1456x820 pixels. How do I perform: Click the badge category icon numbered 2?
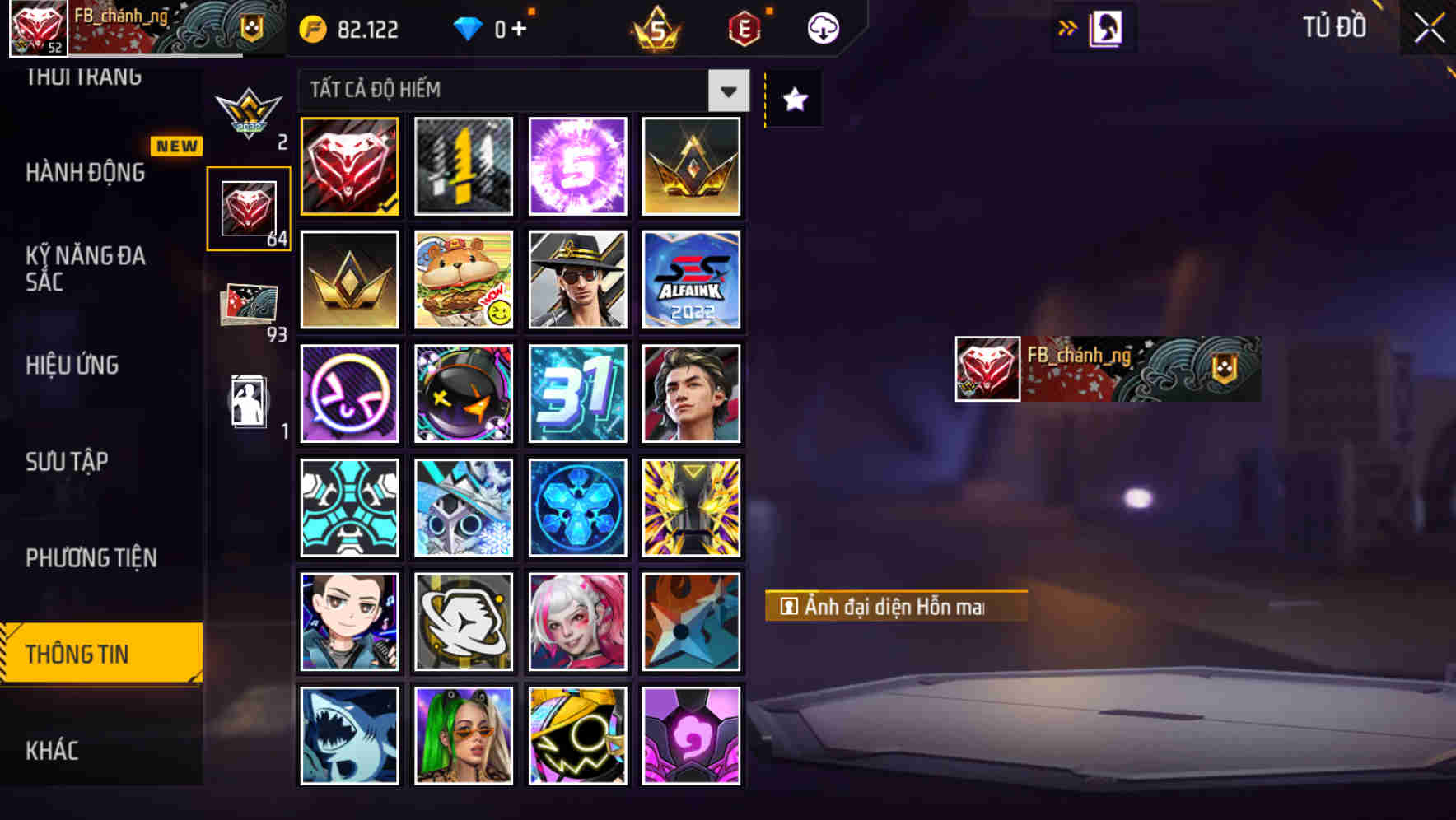coord(250,111)
